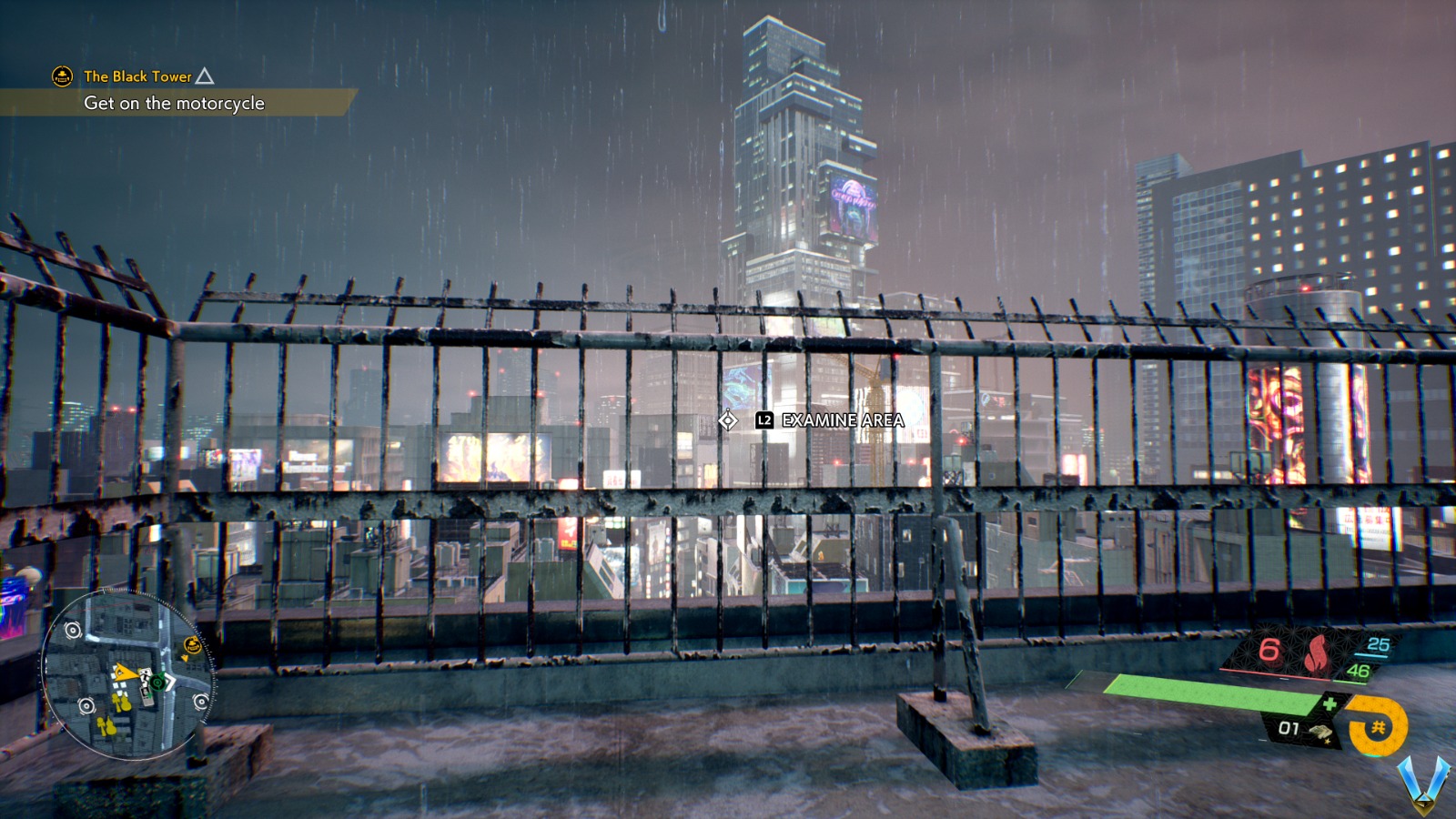
Task: Click the diamond reticle at screen center
Action: 728,420
